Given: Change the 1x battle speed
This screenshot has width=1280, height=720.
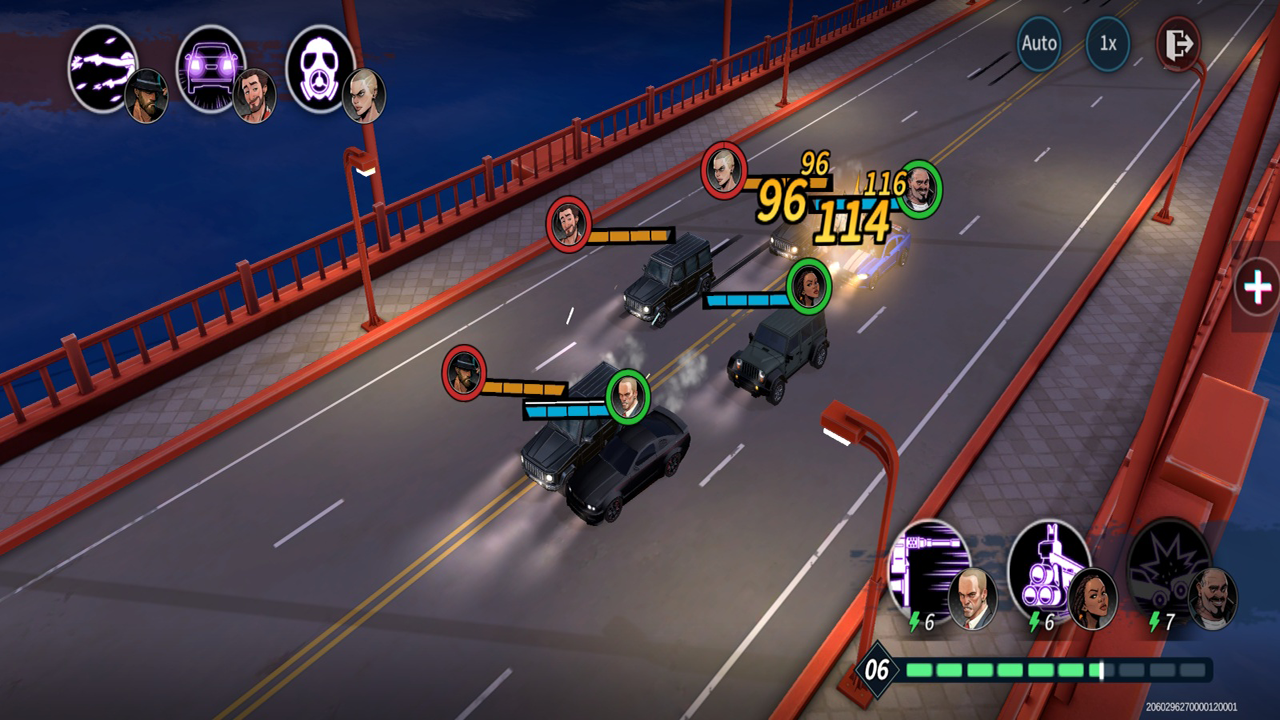Looking at the screenshot, I should pyautogui.click(x=1108, y=44).
